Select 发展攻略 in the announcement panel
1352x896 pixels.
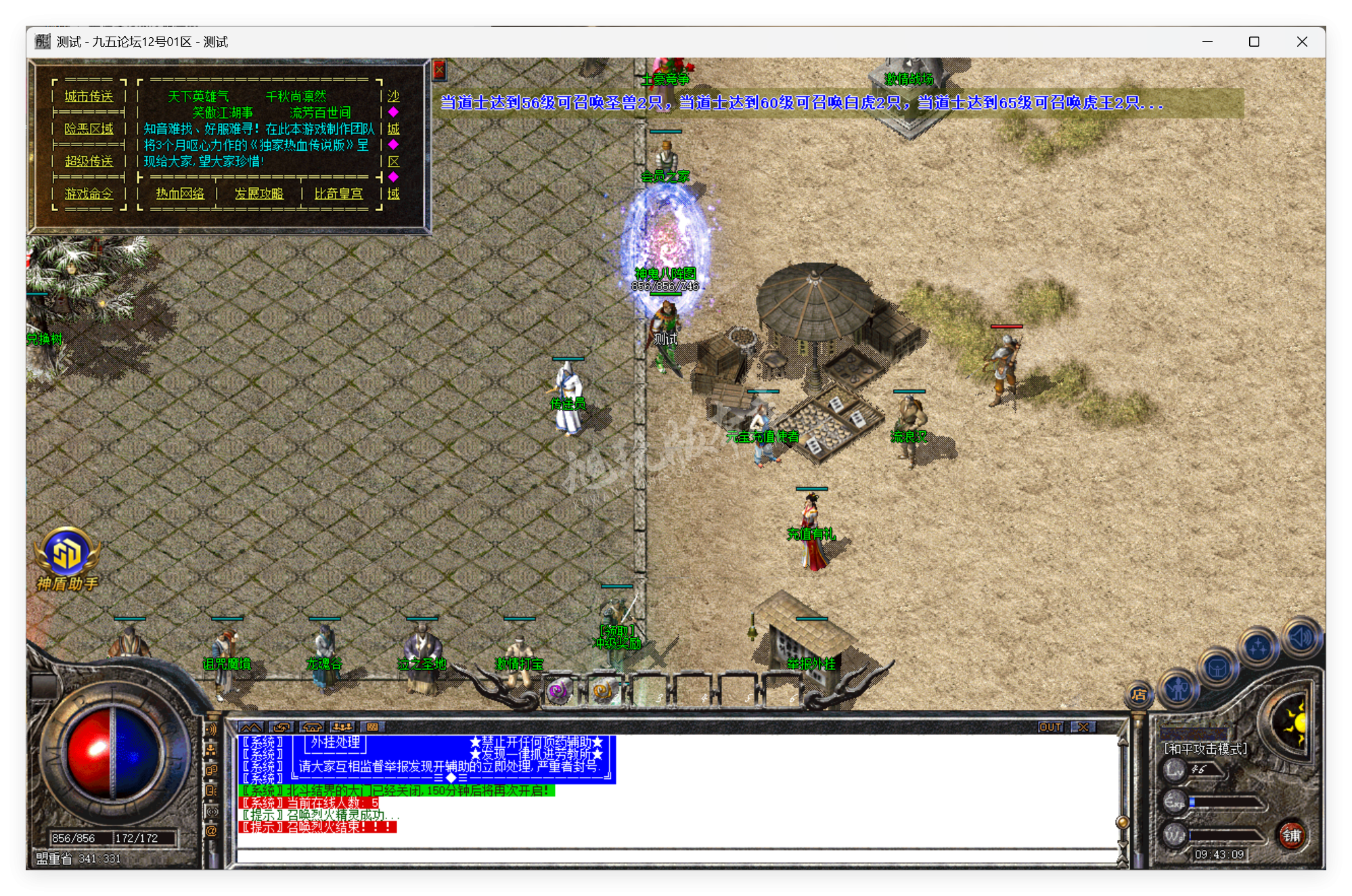click(x=259, y=194)
